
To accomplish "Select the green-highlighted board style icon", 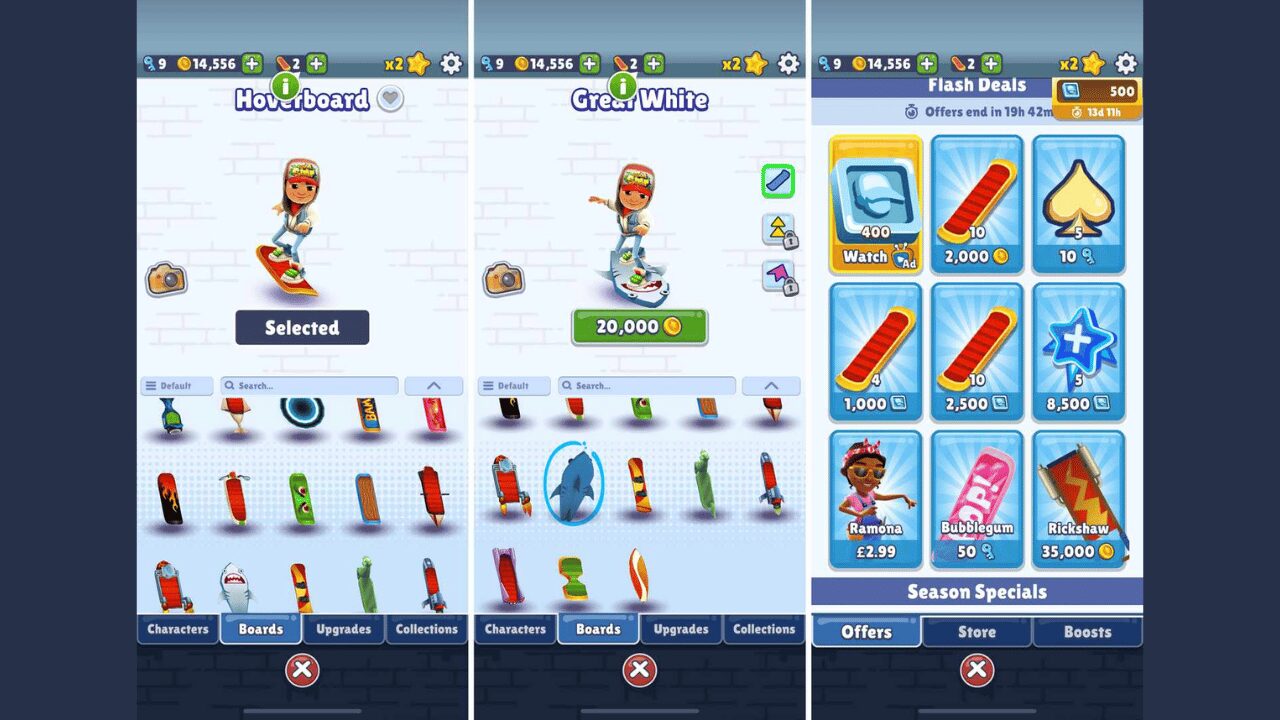I will pos(778,182).
